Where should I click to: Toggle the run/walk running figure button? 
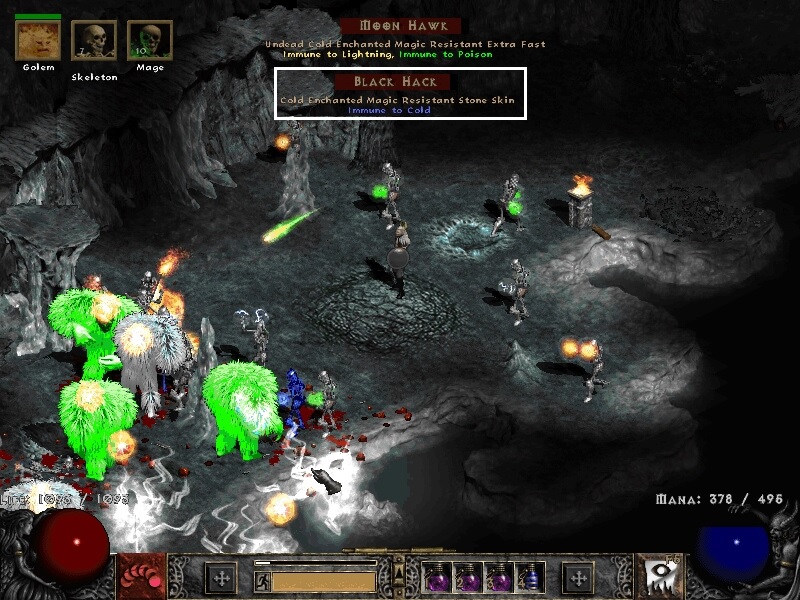[x=262, y=580]
